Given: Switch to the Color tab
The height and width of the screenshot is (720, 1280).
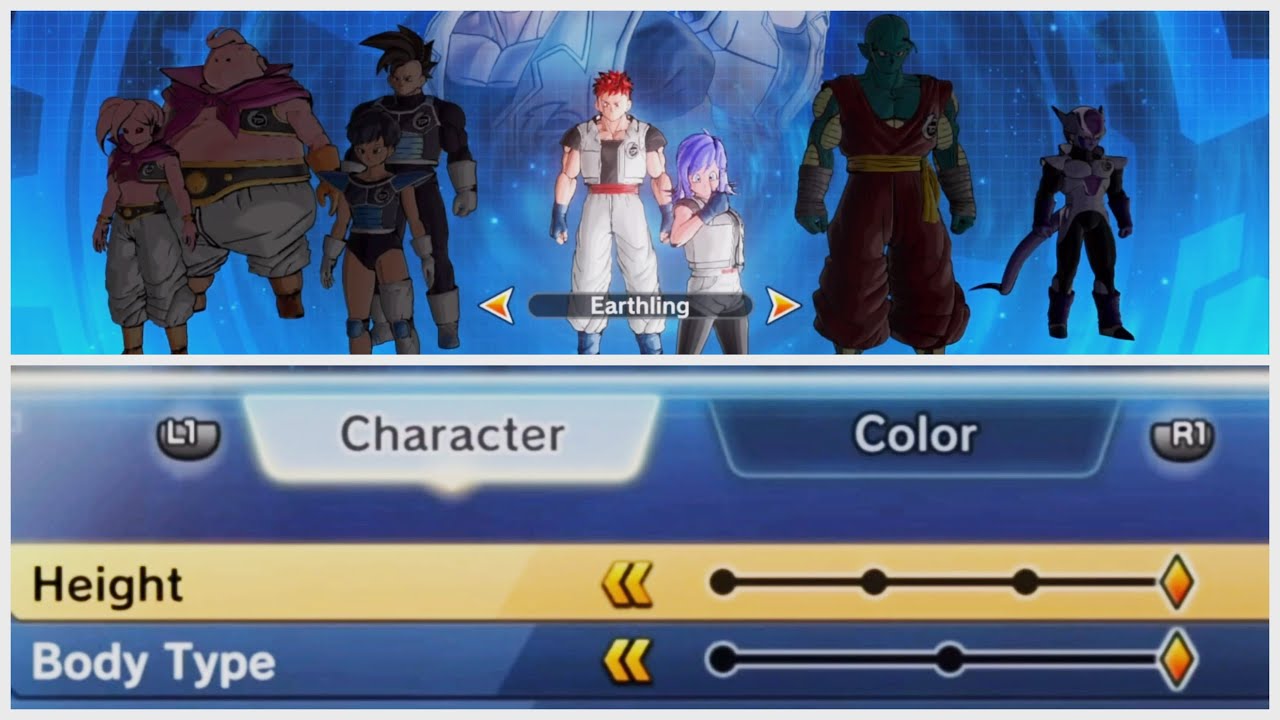Looking at the screenshot, I should [x=915, y=434].
